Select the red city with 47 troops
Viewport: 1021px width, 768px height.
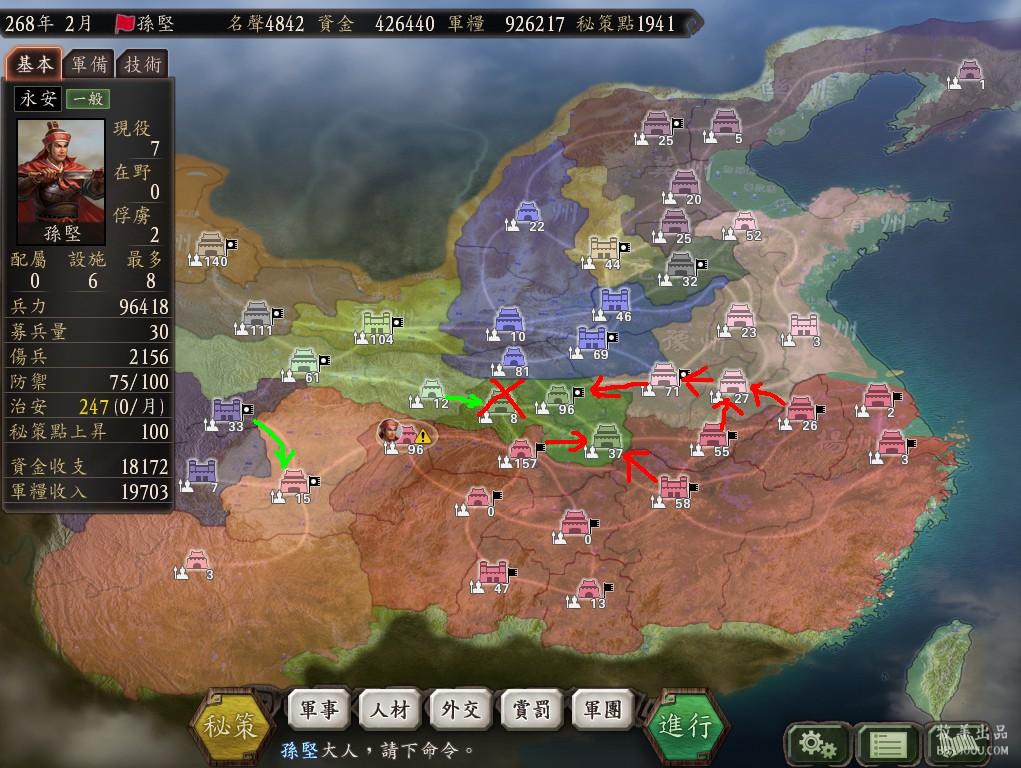point(493,573)
